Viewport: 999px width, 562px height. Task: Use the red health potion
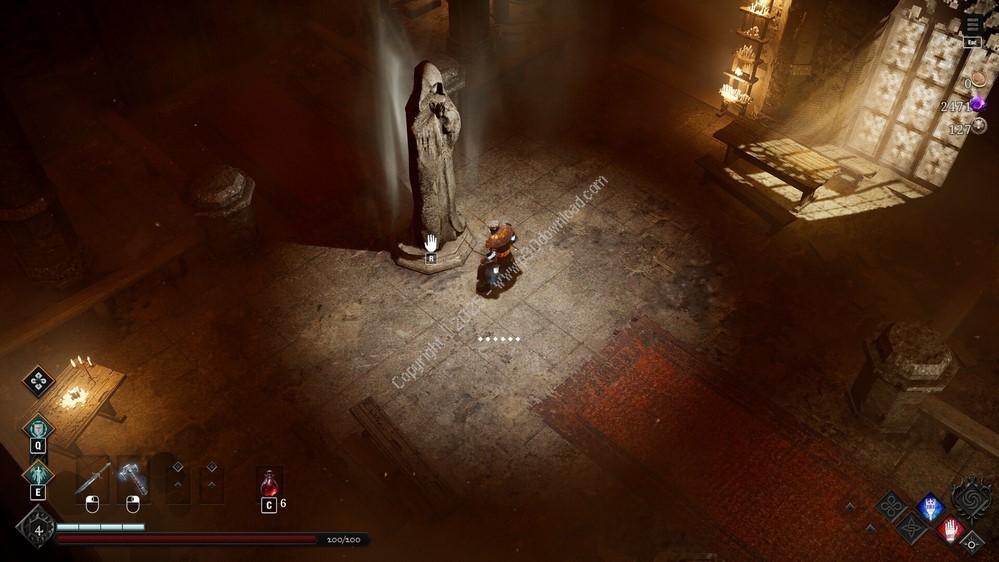pos(268,482)
